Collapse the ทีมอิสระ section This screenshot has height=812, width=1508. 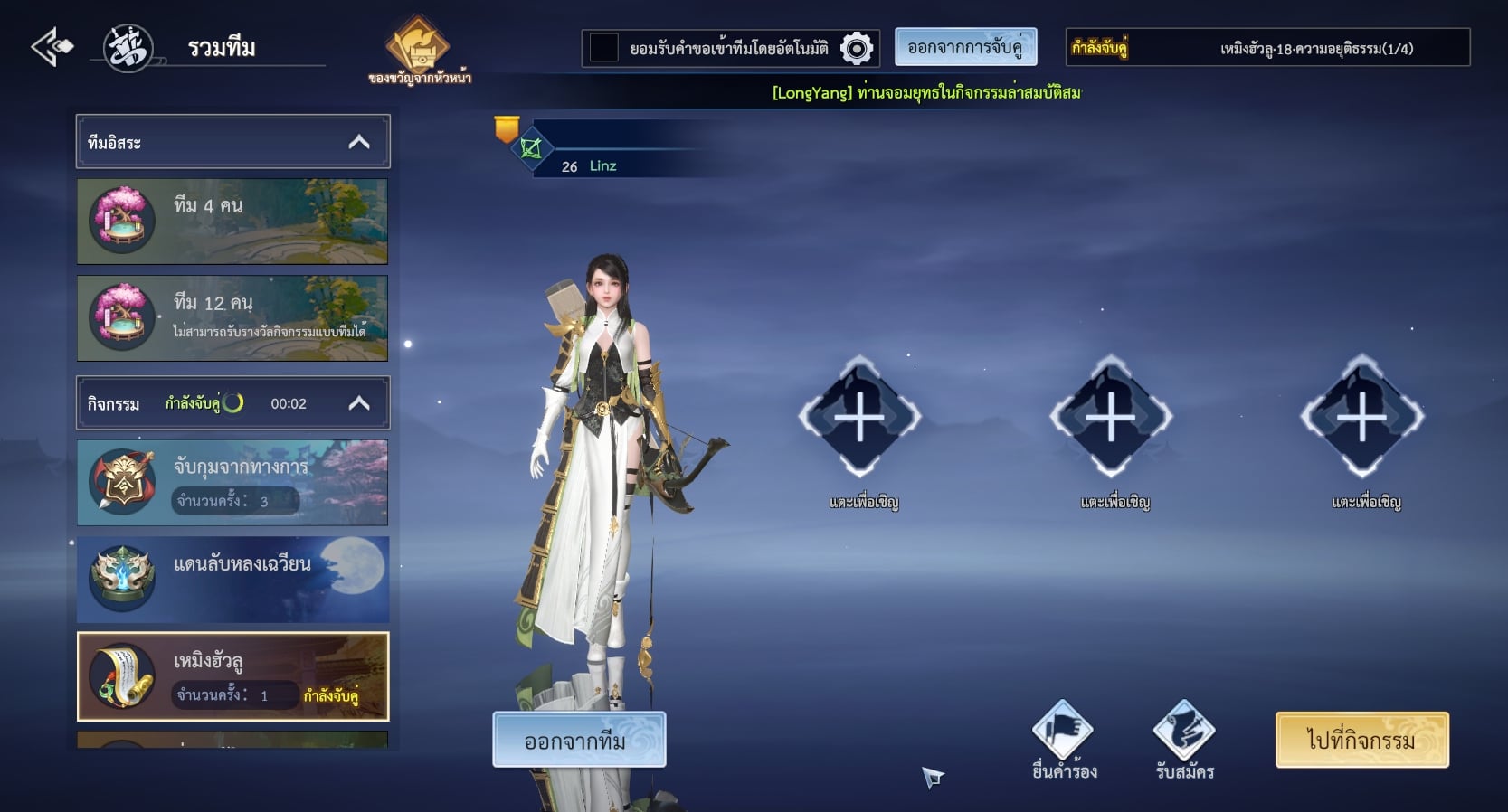359,142
